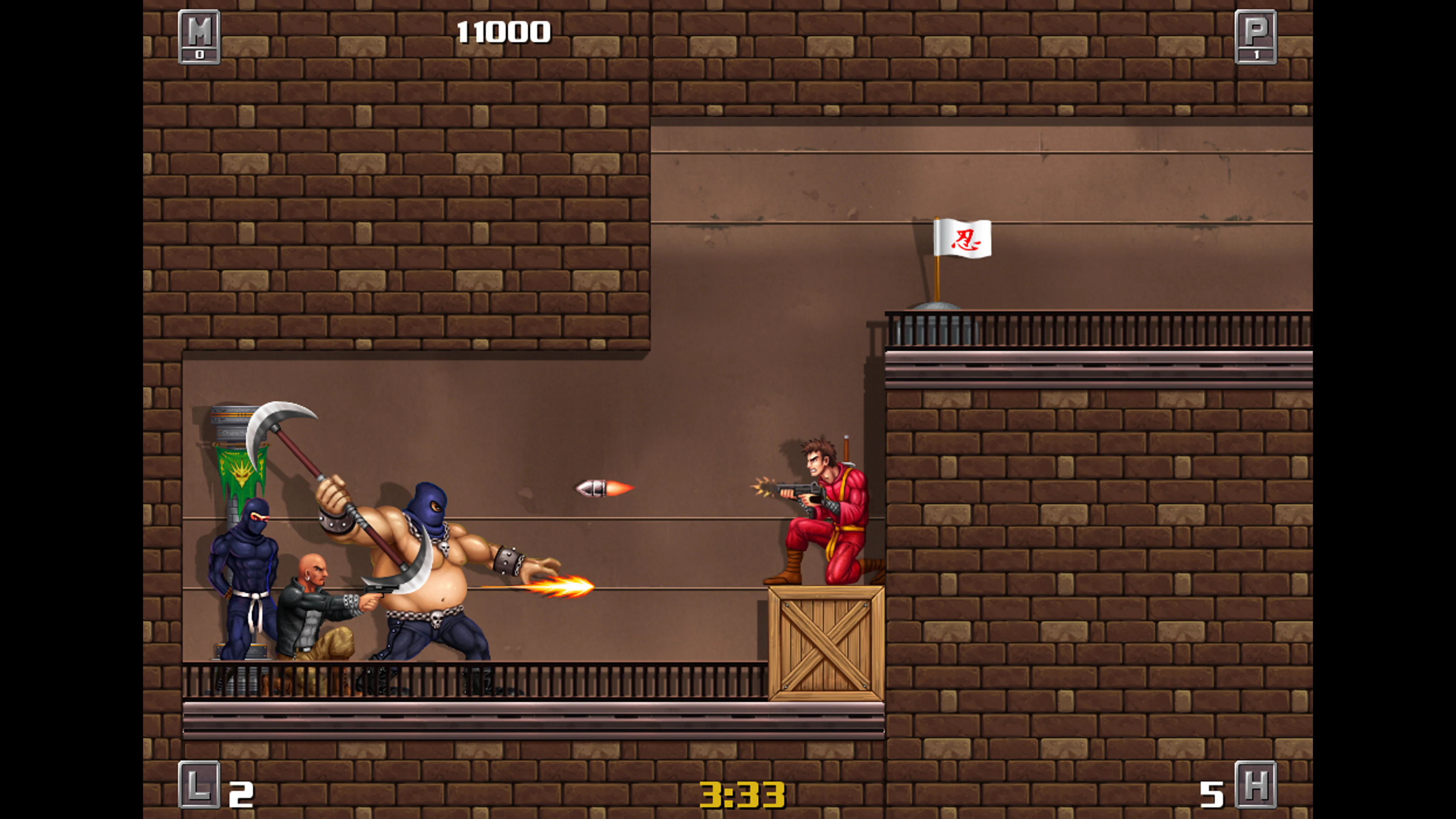Click the magic count 0 below the M
The image size is (1456, 819).
(x=201, y=55)
